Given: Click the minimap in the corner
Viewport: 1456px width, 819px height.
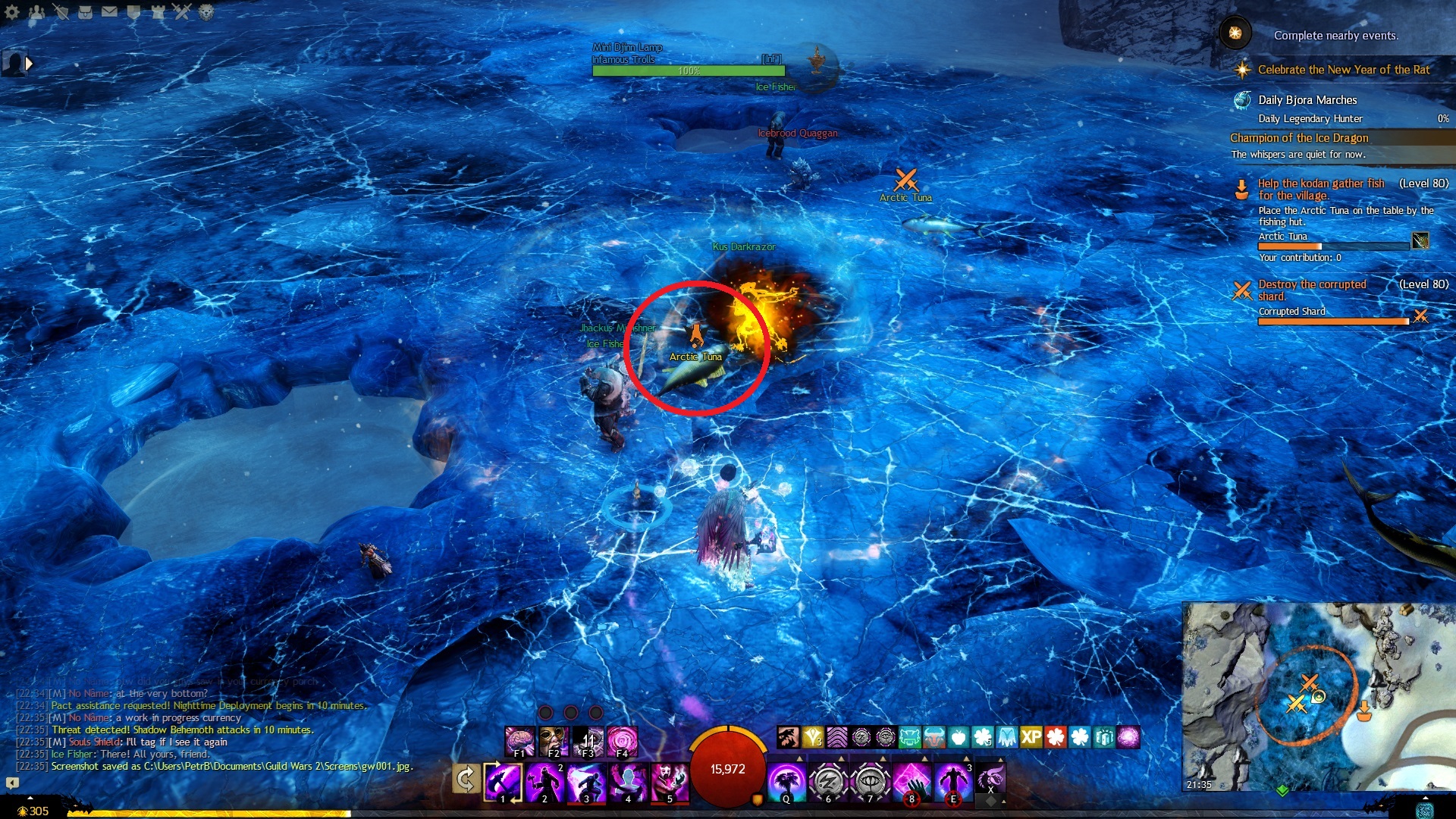Looking at the screenshot, I should (1318, 696).
